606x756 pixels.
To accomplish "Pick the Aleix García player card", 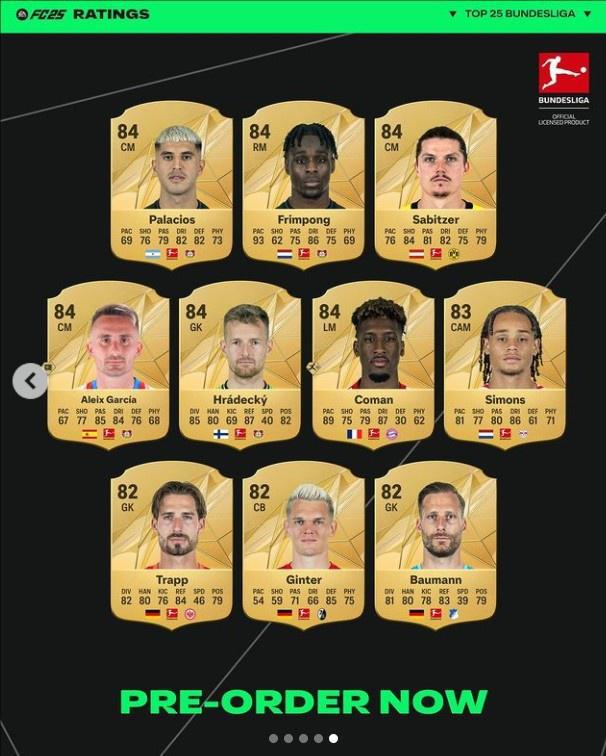I will [109, 365].
